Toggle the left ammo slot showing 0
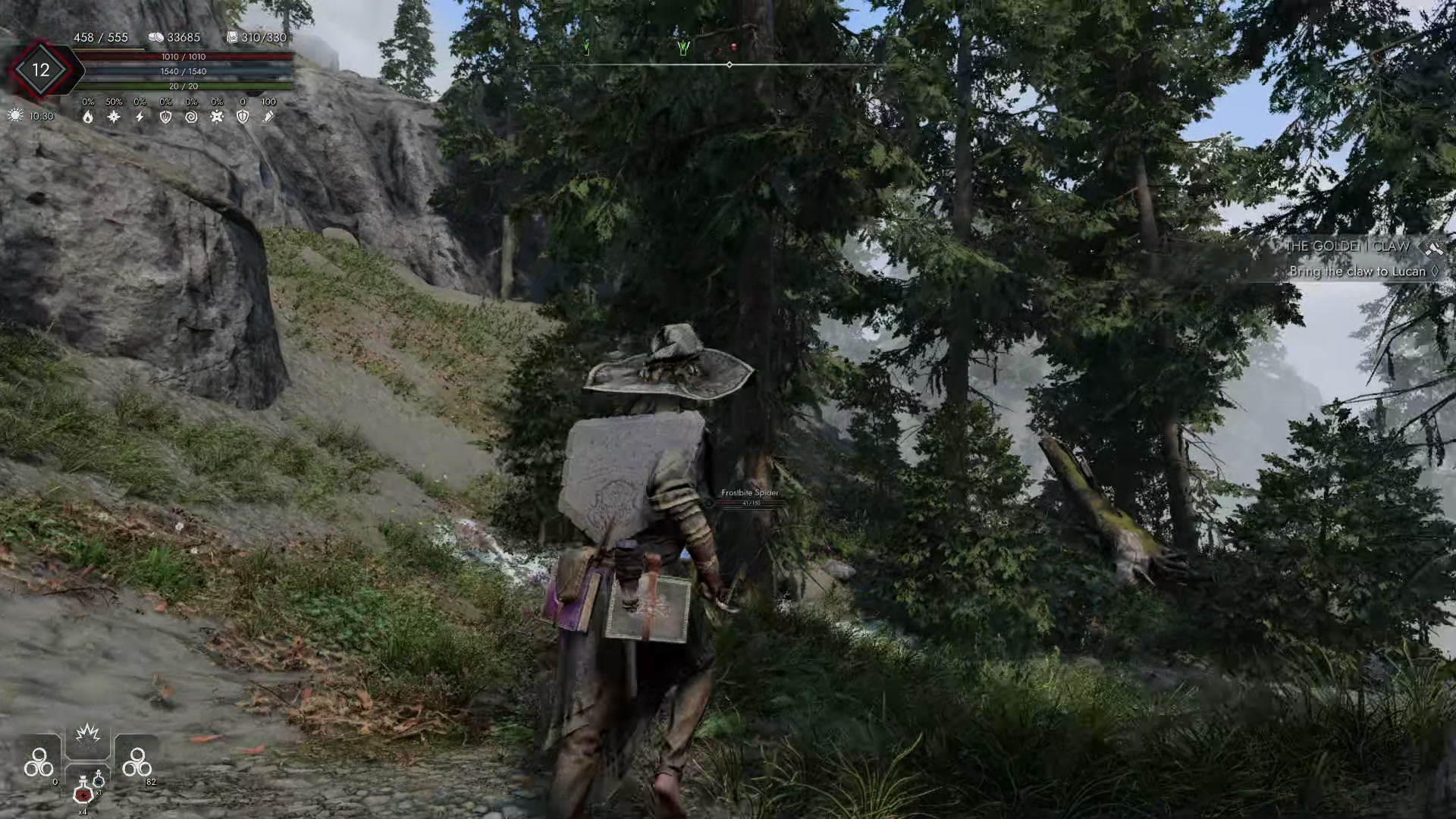This screenshot has height=819, width=1456. pyautogui.click(x=39, y=761)
